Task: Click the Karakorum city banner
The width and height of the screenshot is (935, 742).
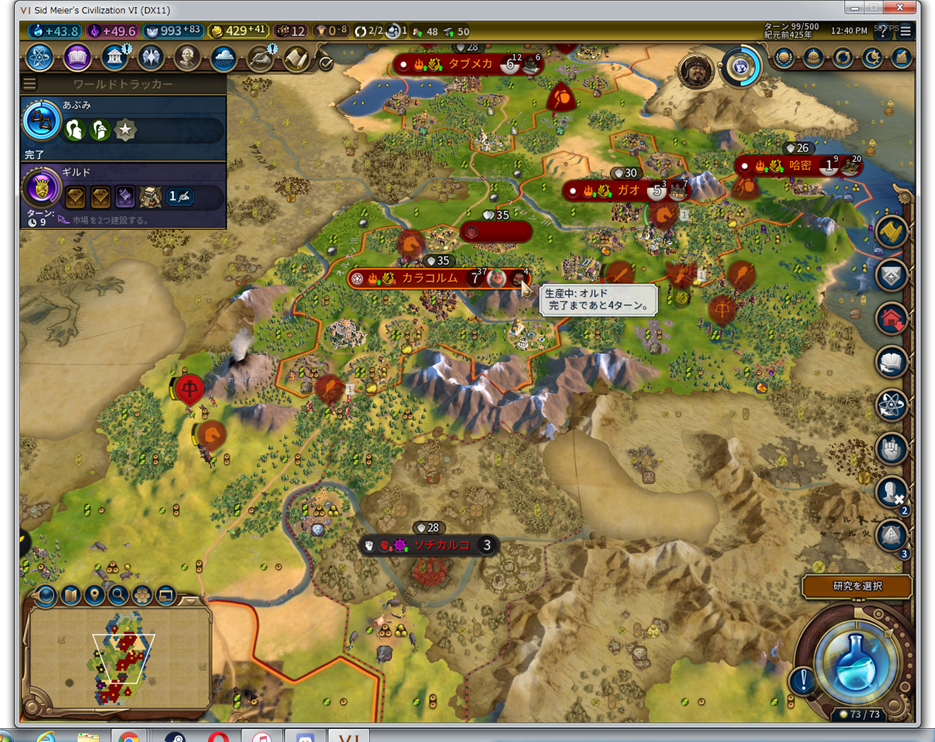Action: click(x=430, y=278)
